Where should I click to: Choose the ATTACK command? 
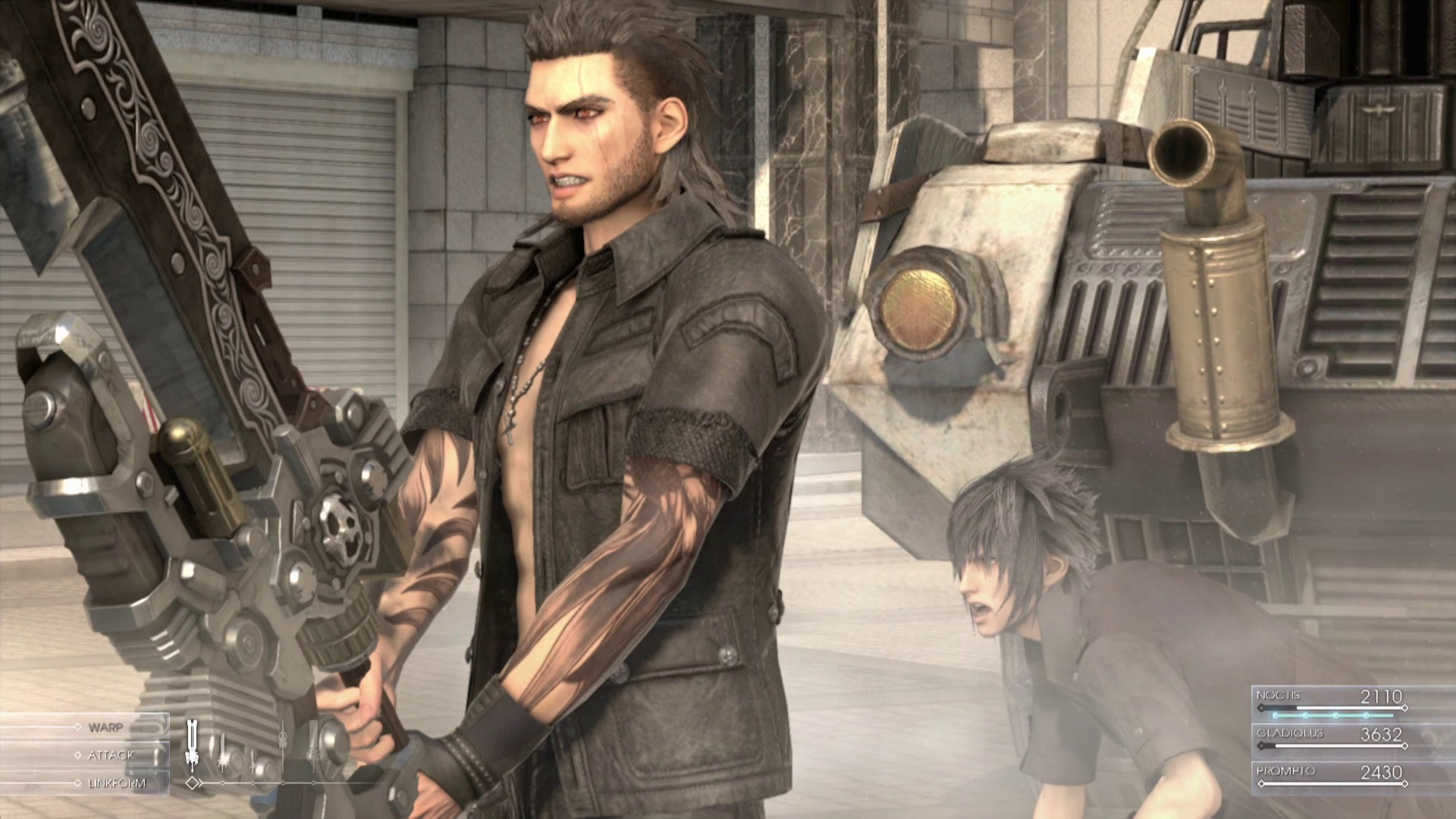tap(114, 755)
